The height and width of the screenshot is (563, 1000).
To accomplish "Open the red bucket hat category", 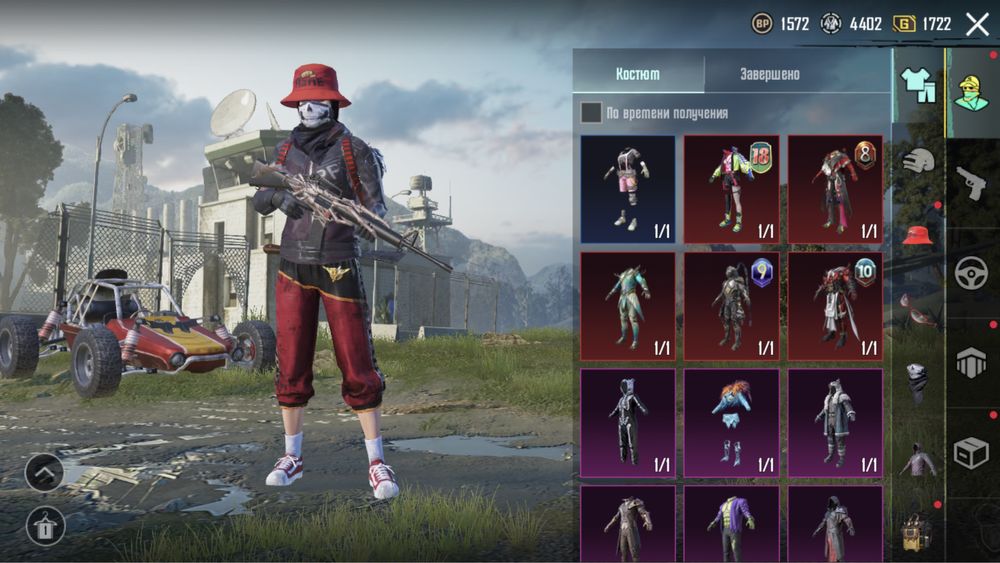I will tap(918, 235).
